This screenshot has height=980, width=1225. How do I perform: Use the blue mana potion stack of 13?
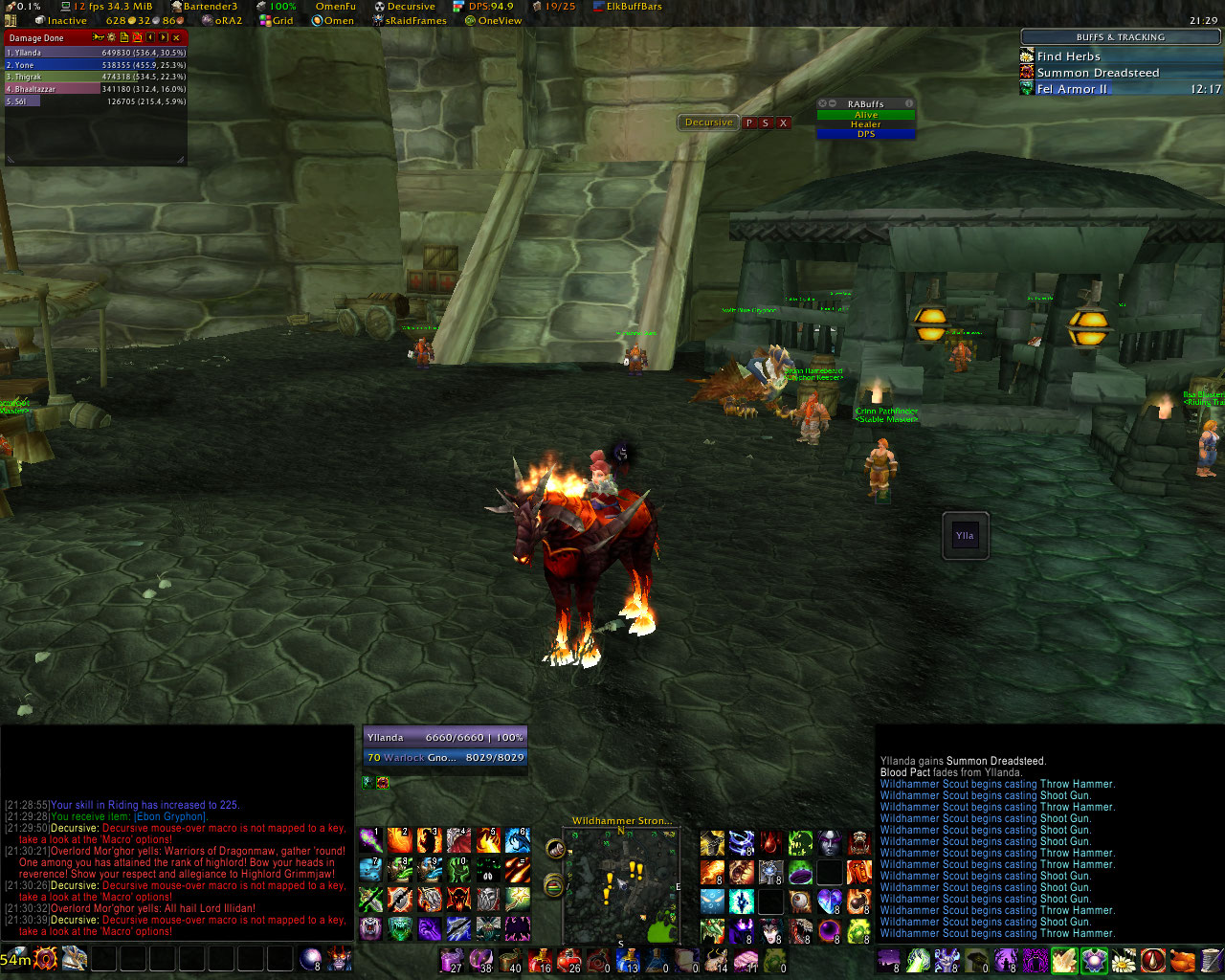[x=627, y=960]
